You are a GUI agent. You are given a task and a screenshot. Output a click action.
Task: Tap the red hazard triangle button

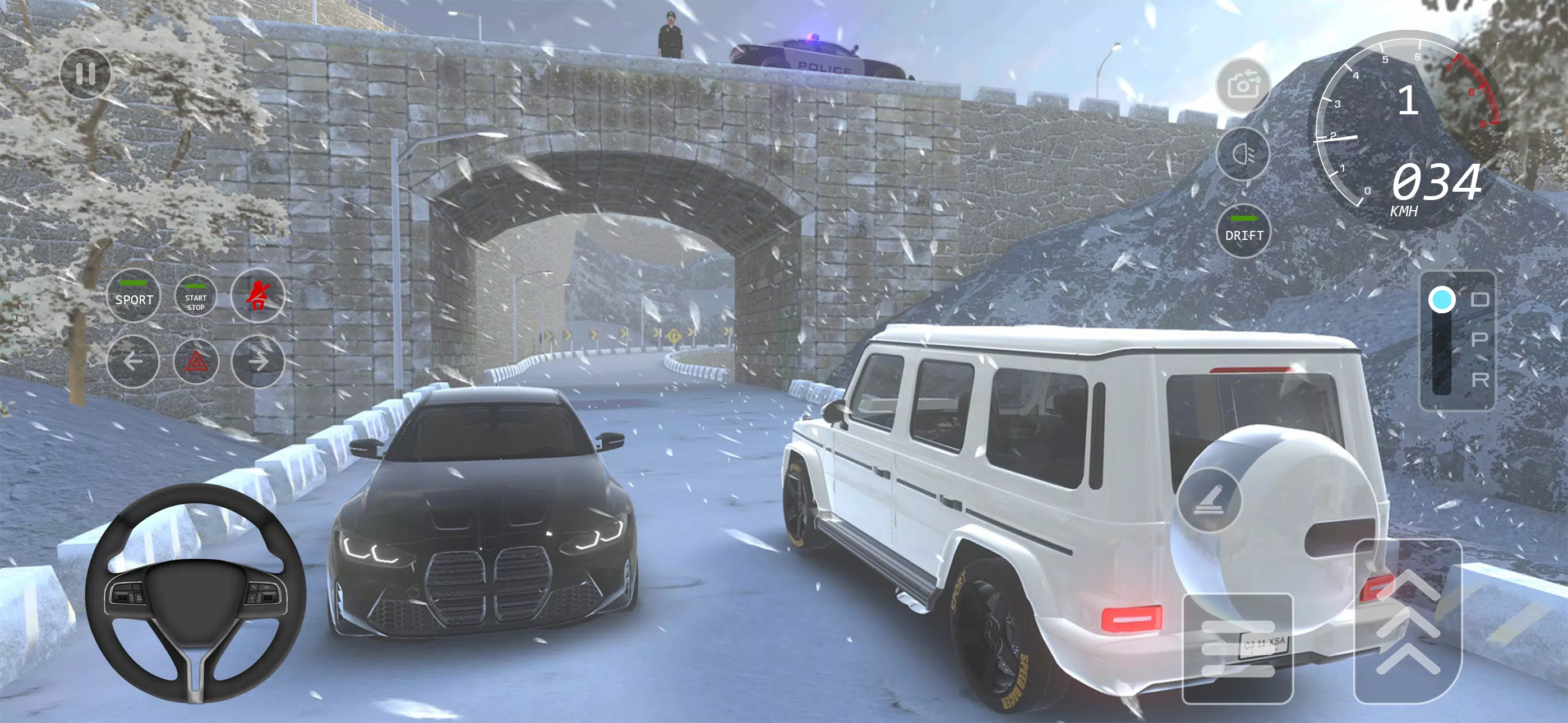(x=196, y=361)
